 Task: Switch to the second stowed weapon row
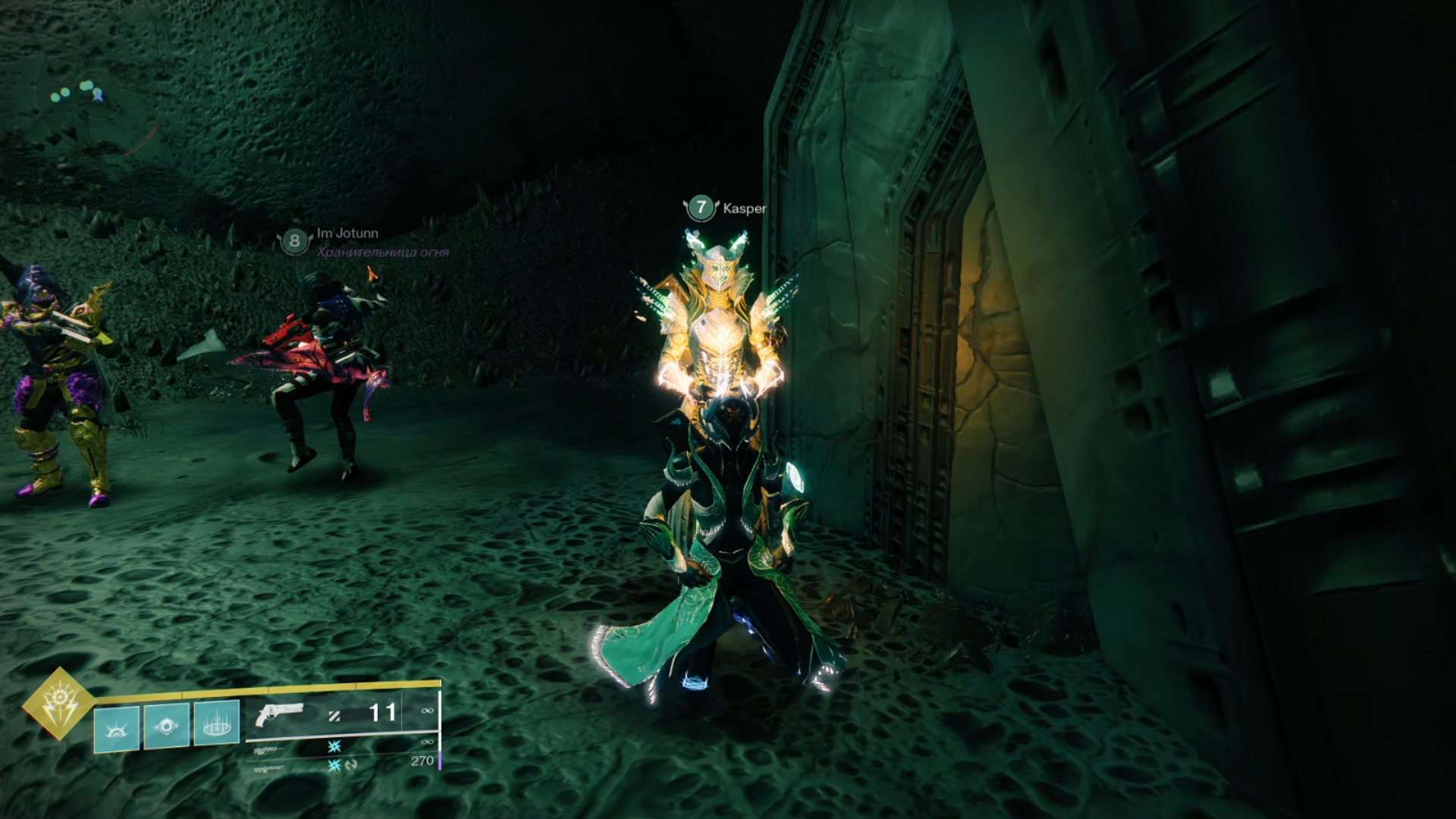pyautogui.click(x=341, y=747)
